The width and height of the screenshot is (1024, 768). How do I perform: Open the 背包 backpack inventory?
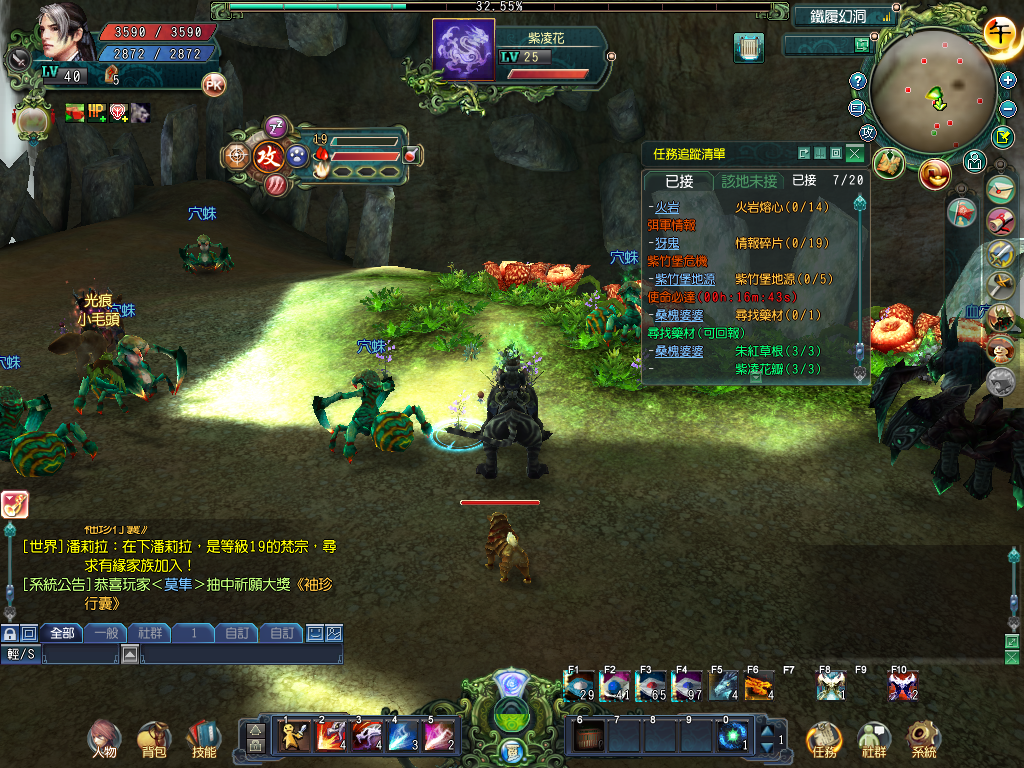click(153, 737)
